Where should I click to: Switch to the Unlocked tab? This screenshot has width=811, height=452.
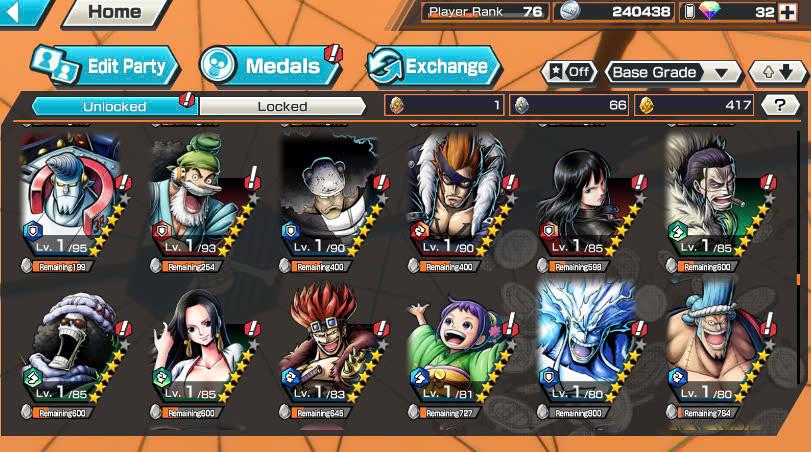point(114,106)
